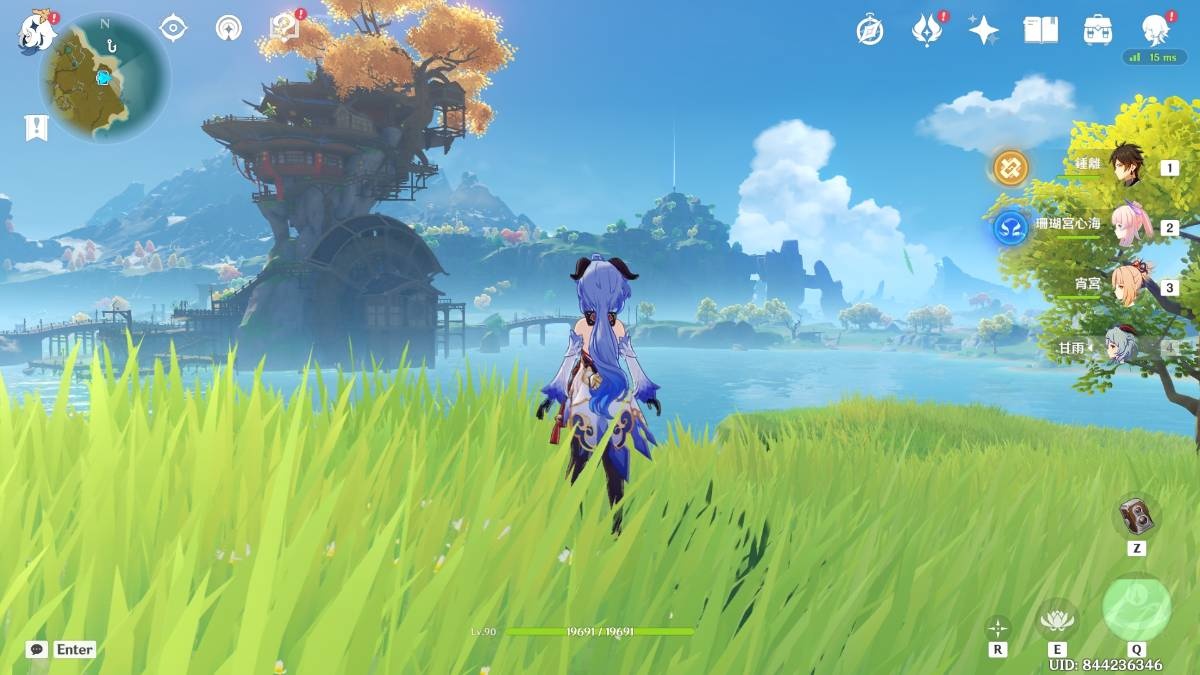The image size is (1200, 675).
Task: Open the compass events icon
Action: point(870,30)
